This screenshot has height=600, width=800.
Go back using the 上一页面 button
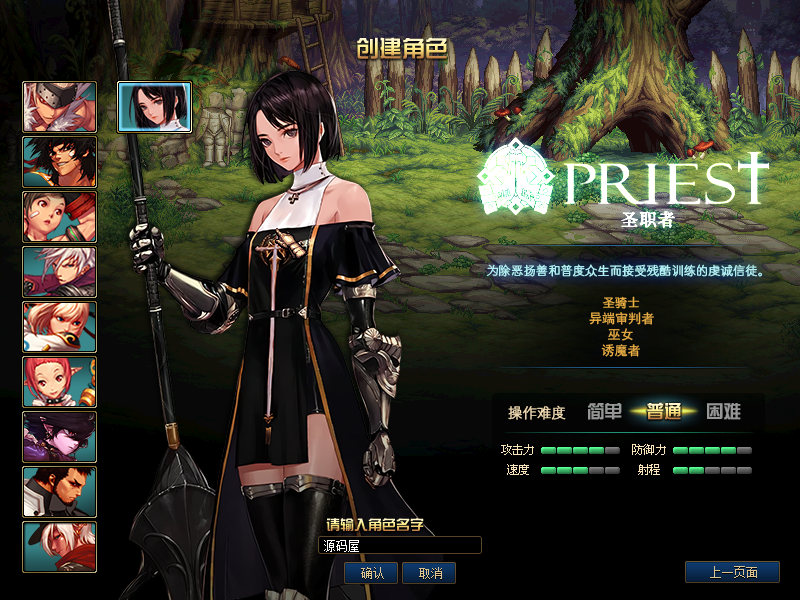click(x=732, y=573)
